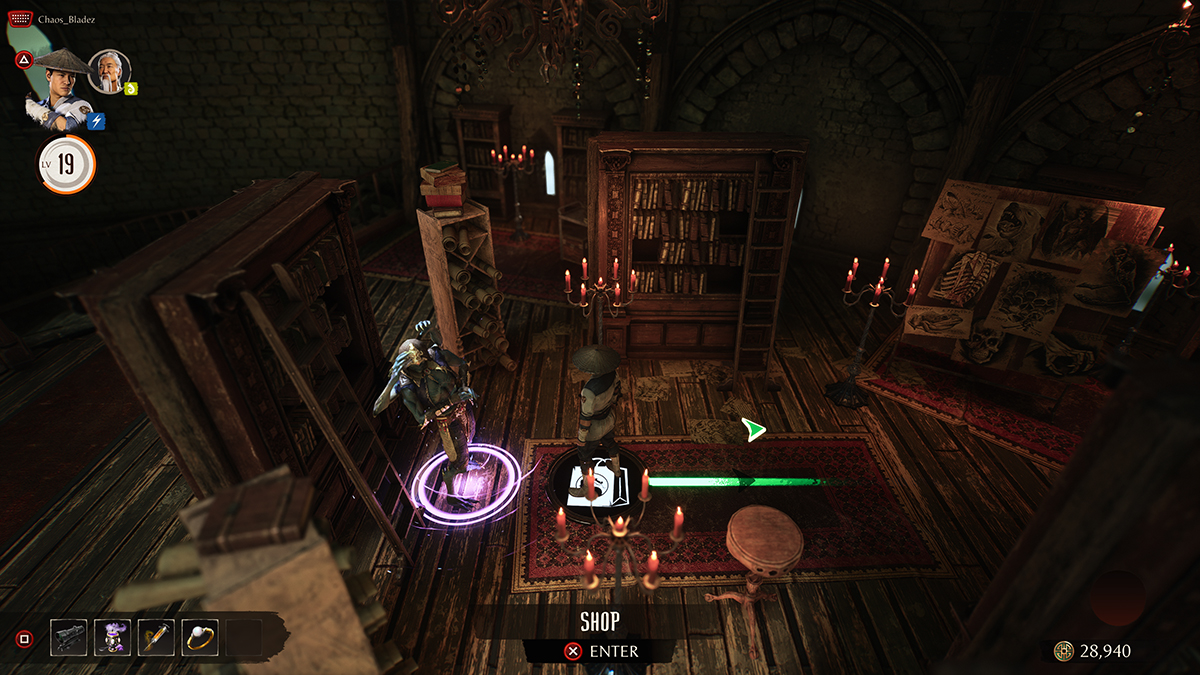The height and width of the screenshot is (675, 1200).
Task: Click the green swirl badge on partner
Action: (x=131, y=88)
